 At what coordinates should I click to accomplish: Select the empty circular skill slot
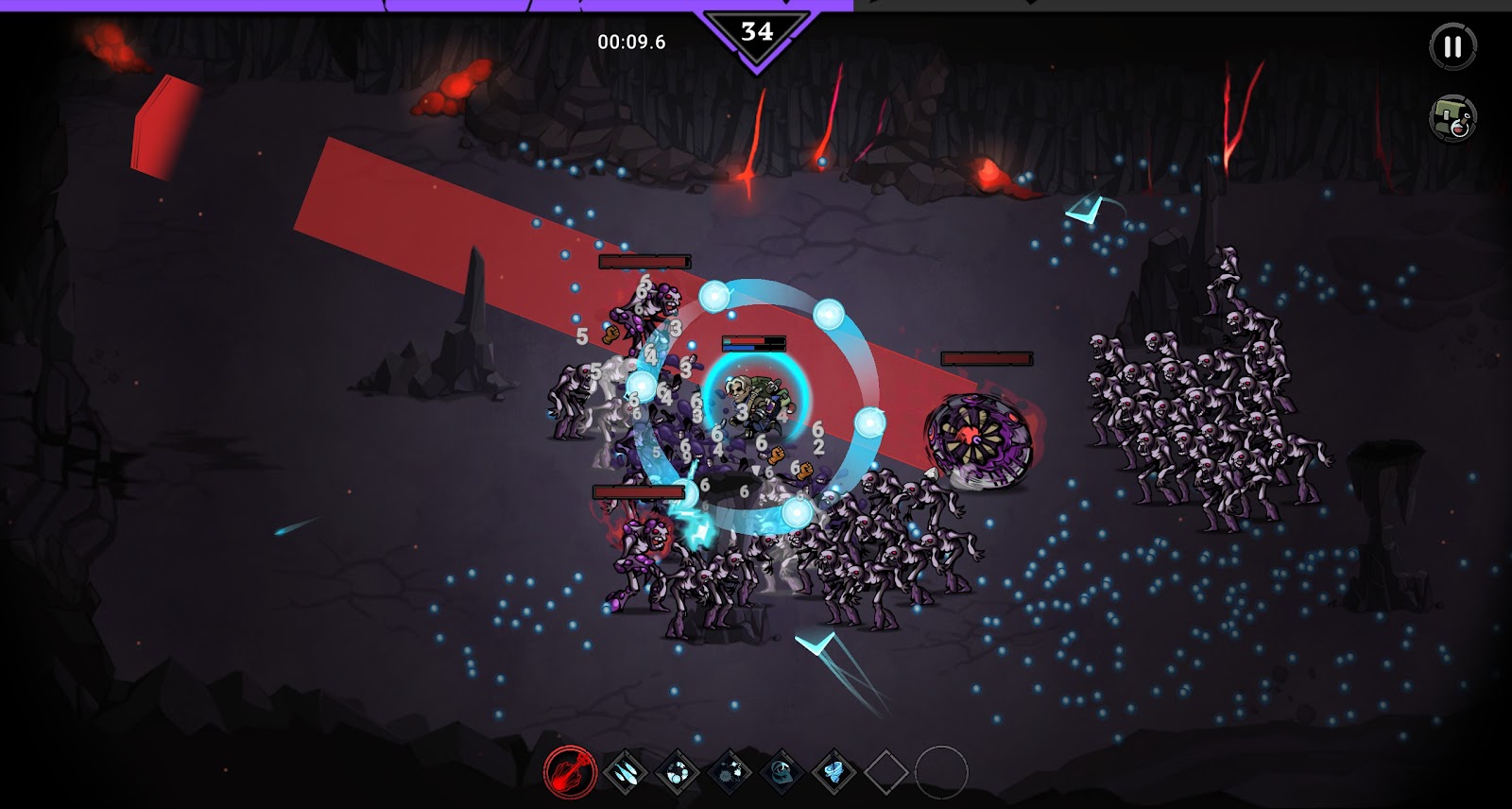[x=941, y=772]
